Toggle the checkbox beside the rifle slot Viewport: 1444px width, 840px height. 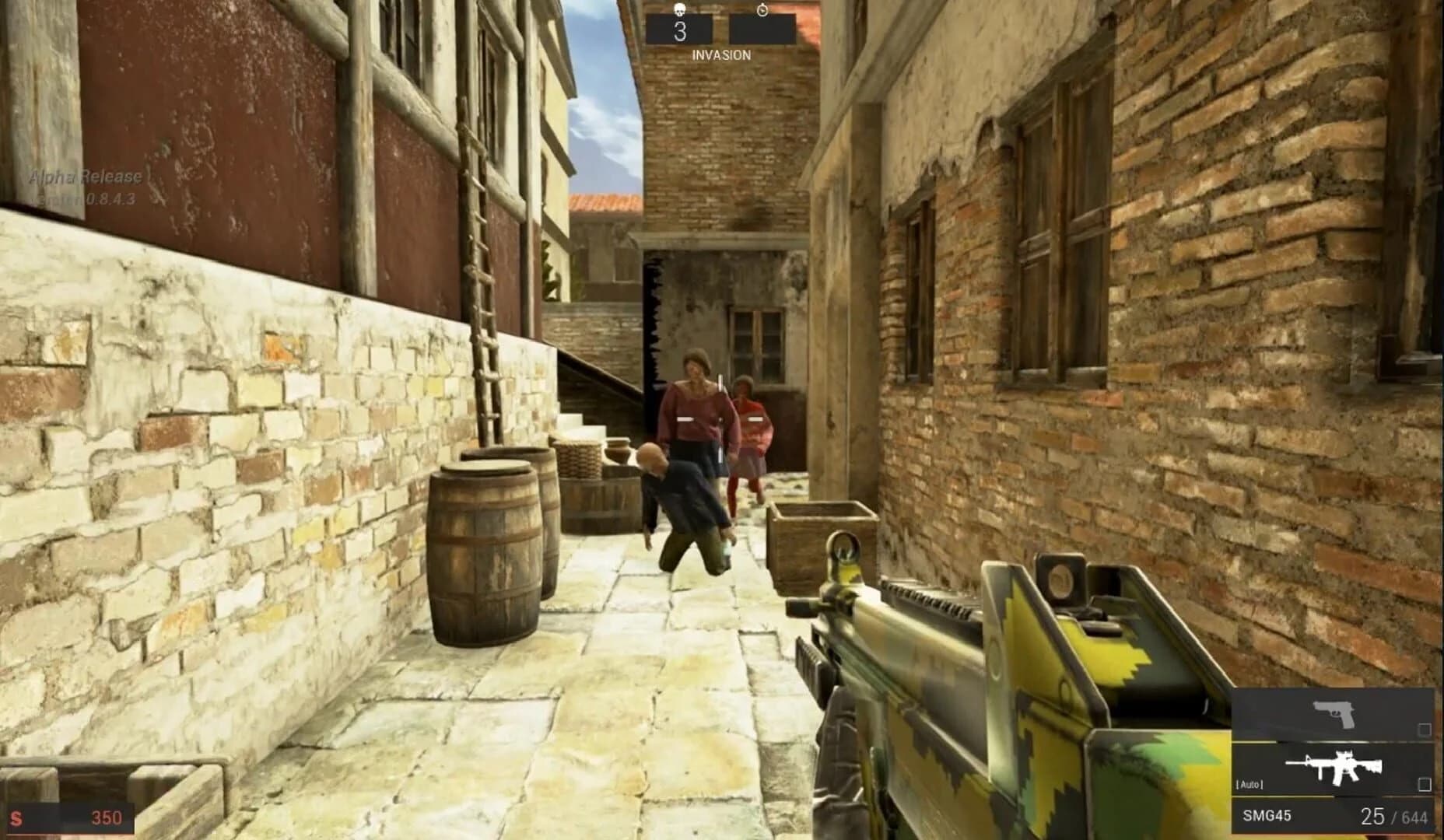click(1425, 786)
